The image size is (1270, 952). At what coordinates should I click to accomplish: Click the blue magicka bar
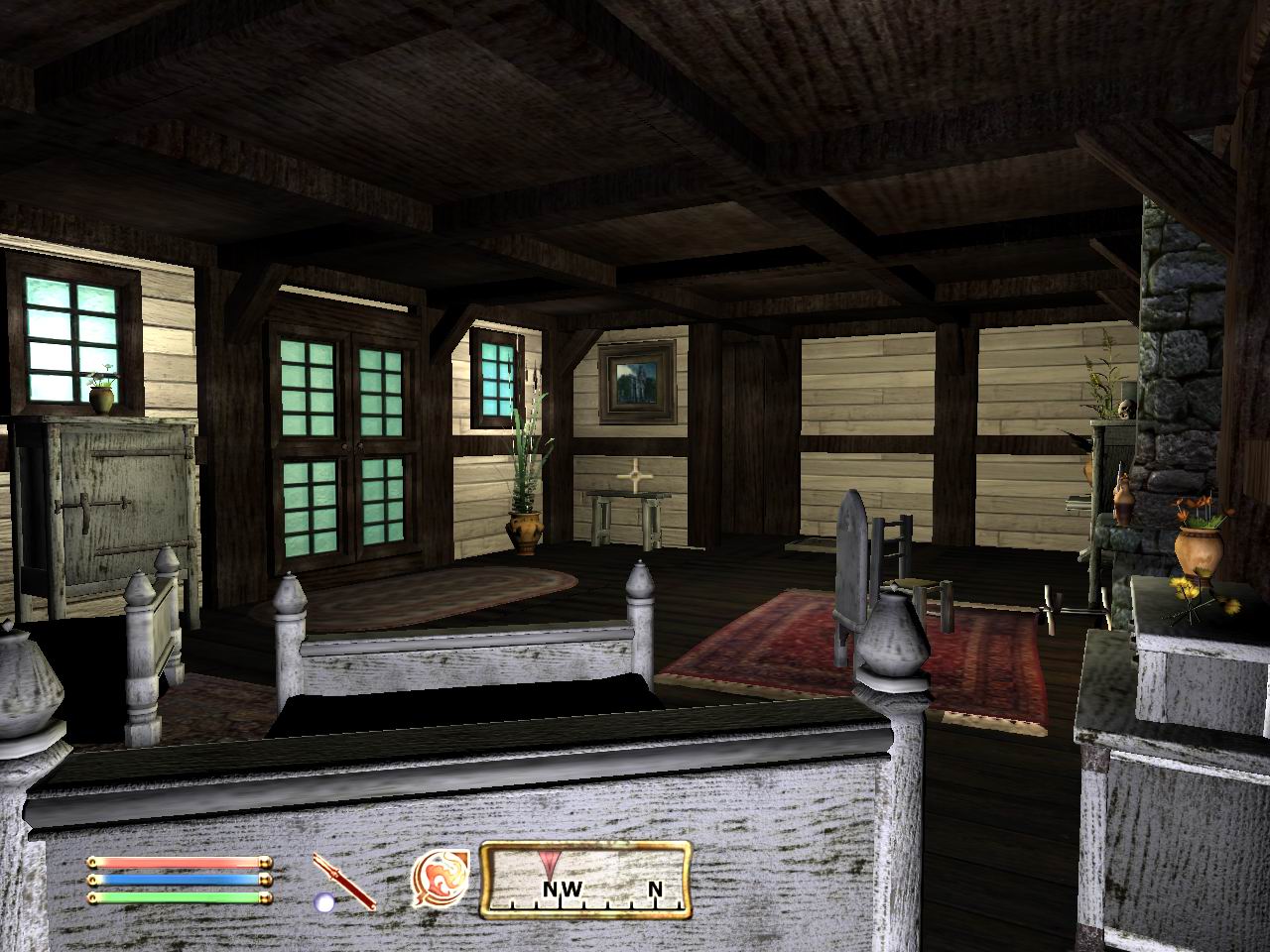[179, 882]
